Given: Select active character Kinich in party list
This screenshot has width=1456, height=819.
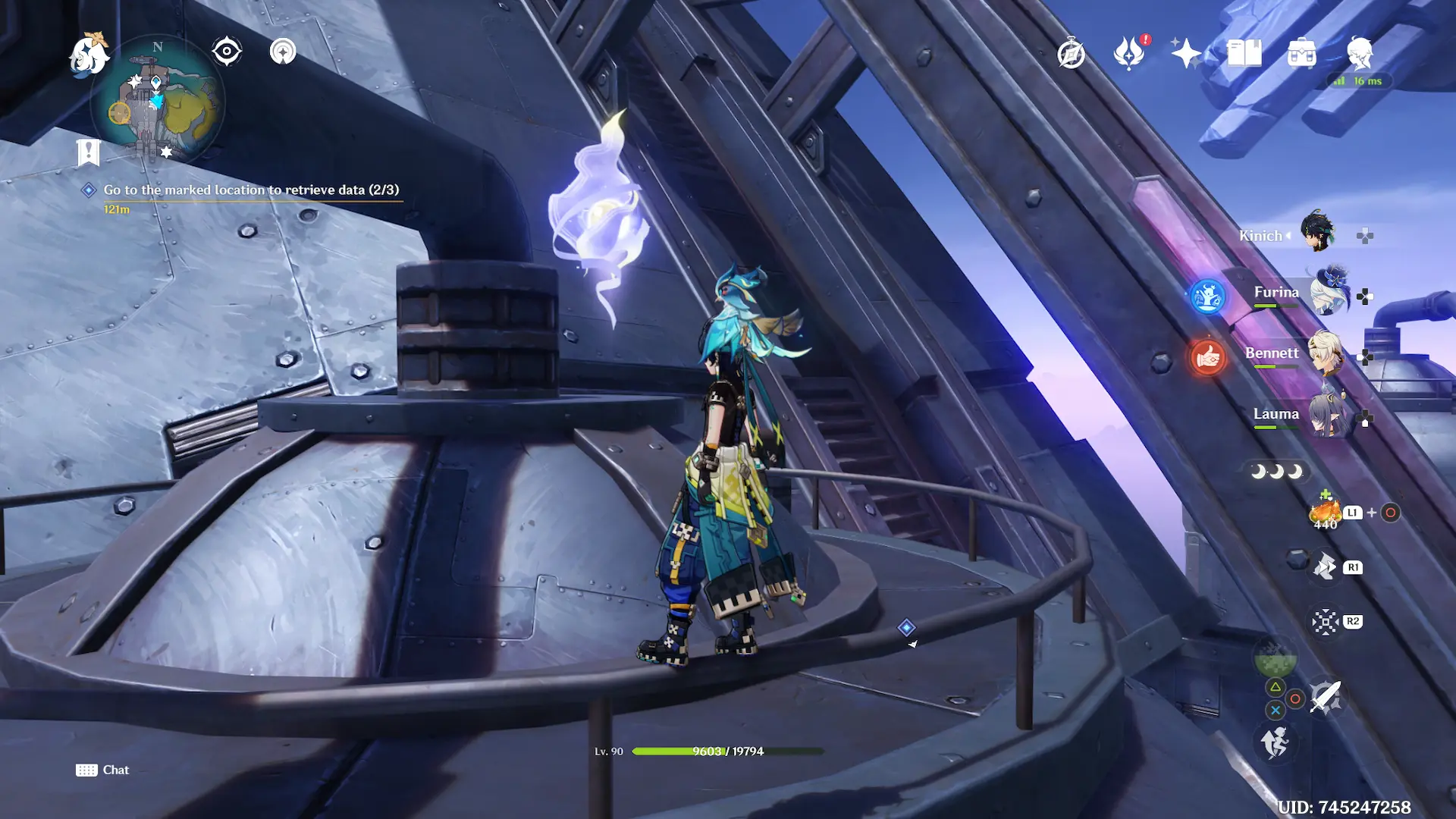Looking at the screenshot, I should click(1316, 233).
